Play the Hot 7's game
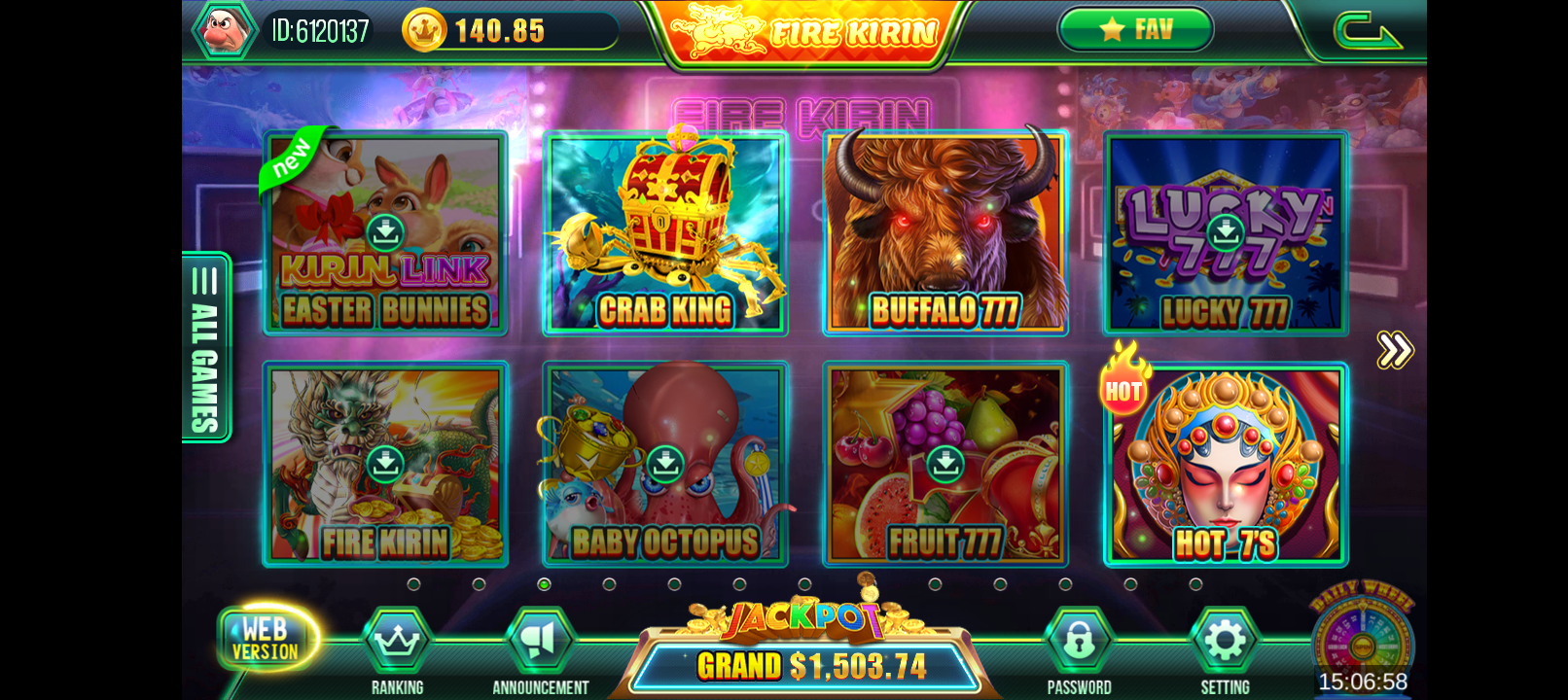This screenshot has width=1568, height=700. point(1226,465)
